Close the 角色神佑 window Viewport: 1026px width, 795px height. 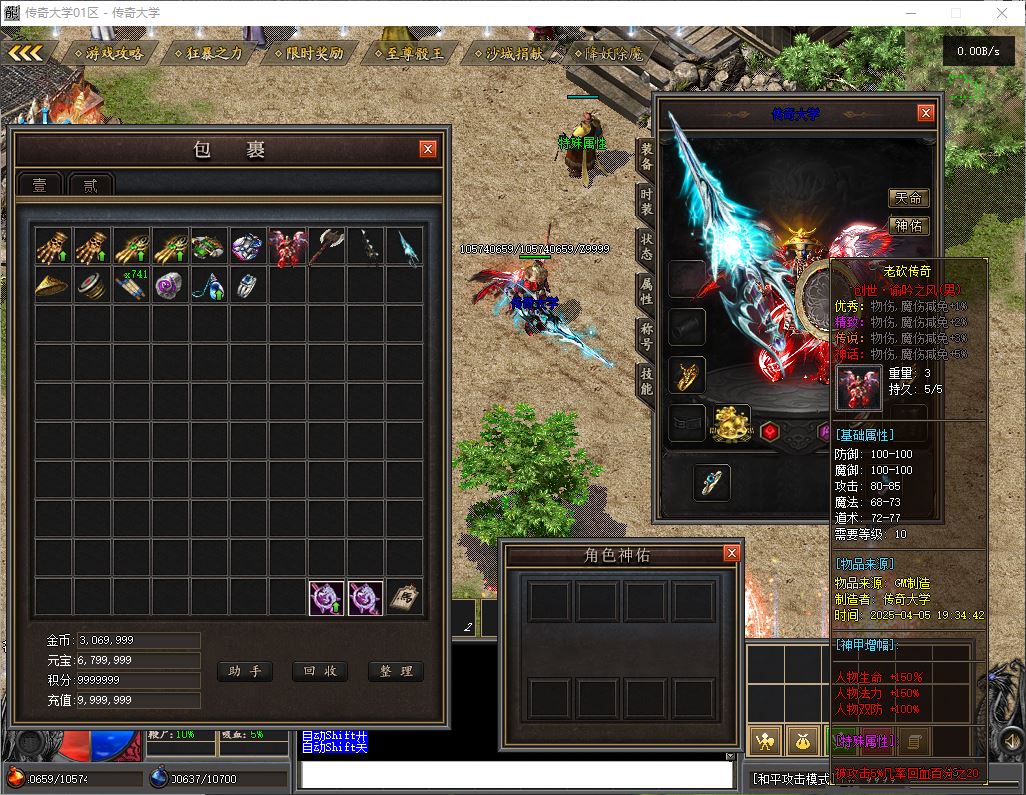[x=731, y=553]
